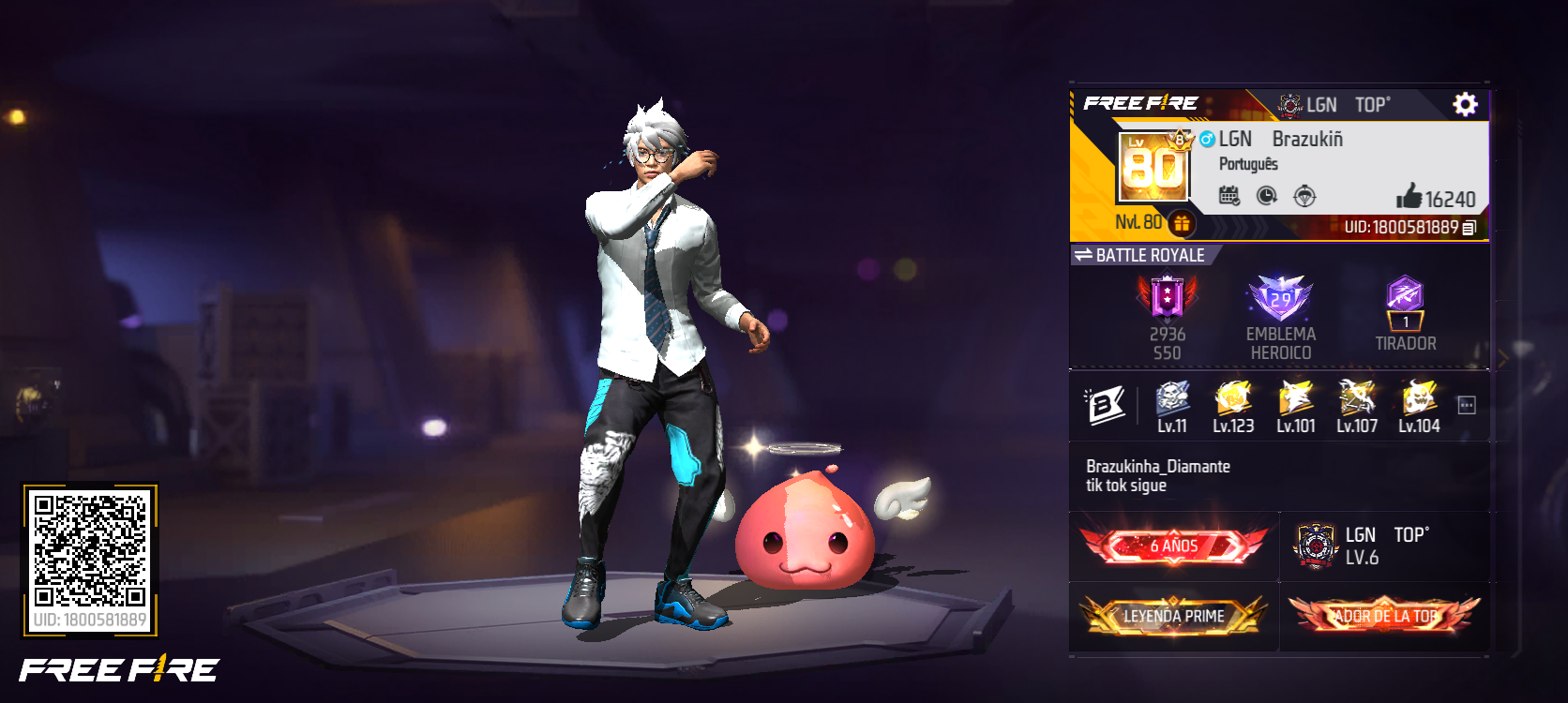1568x703 pixels.
Task: Select the Leyenda Prime title banner
Action: point(1173,616)
